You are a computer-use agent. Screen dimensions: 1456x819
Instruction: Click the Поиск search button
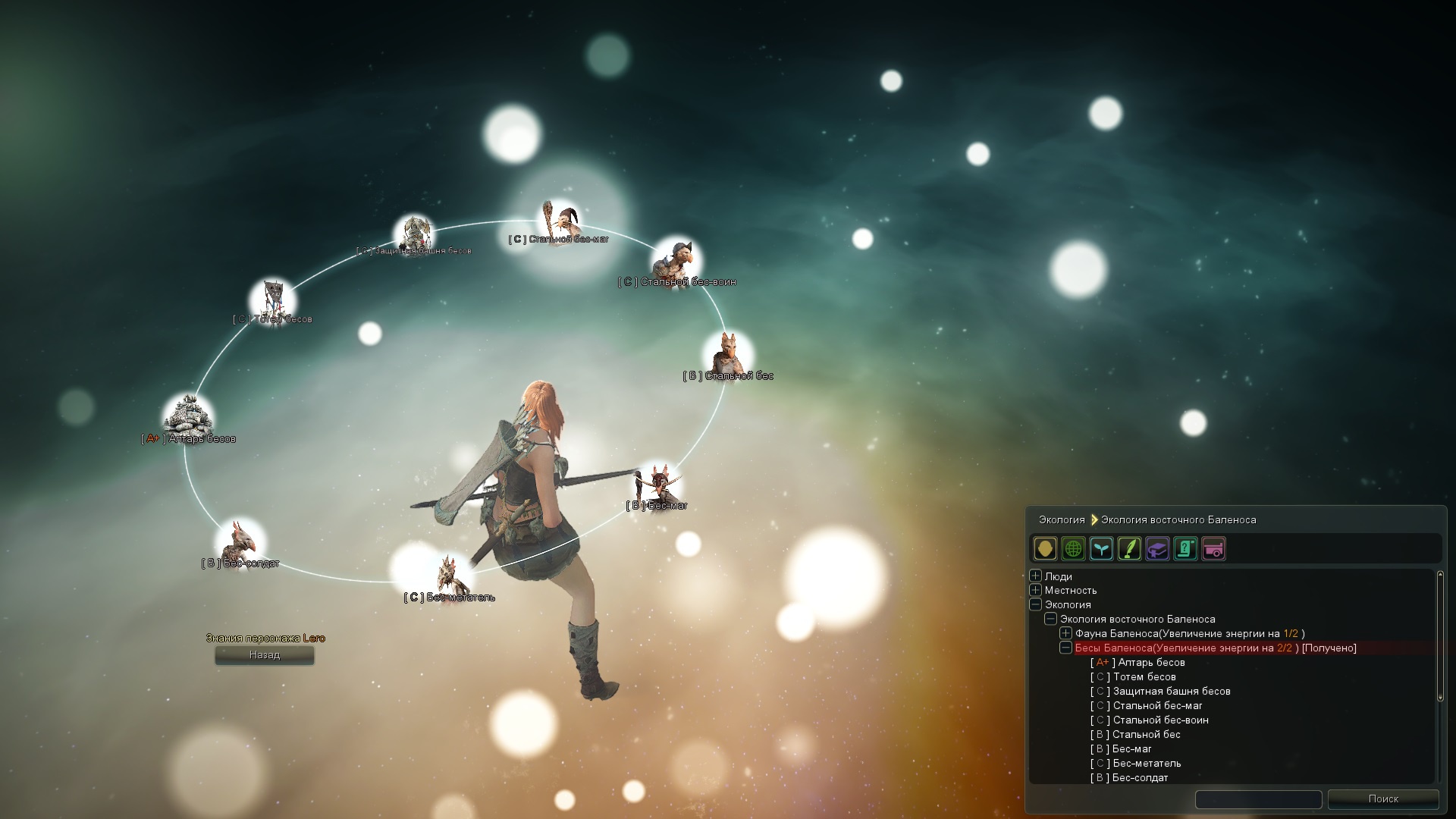tap(1385, 799)
